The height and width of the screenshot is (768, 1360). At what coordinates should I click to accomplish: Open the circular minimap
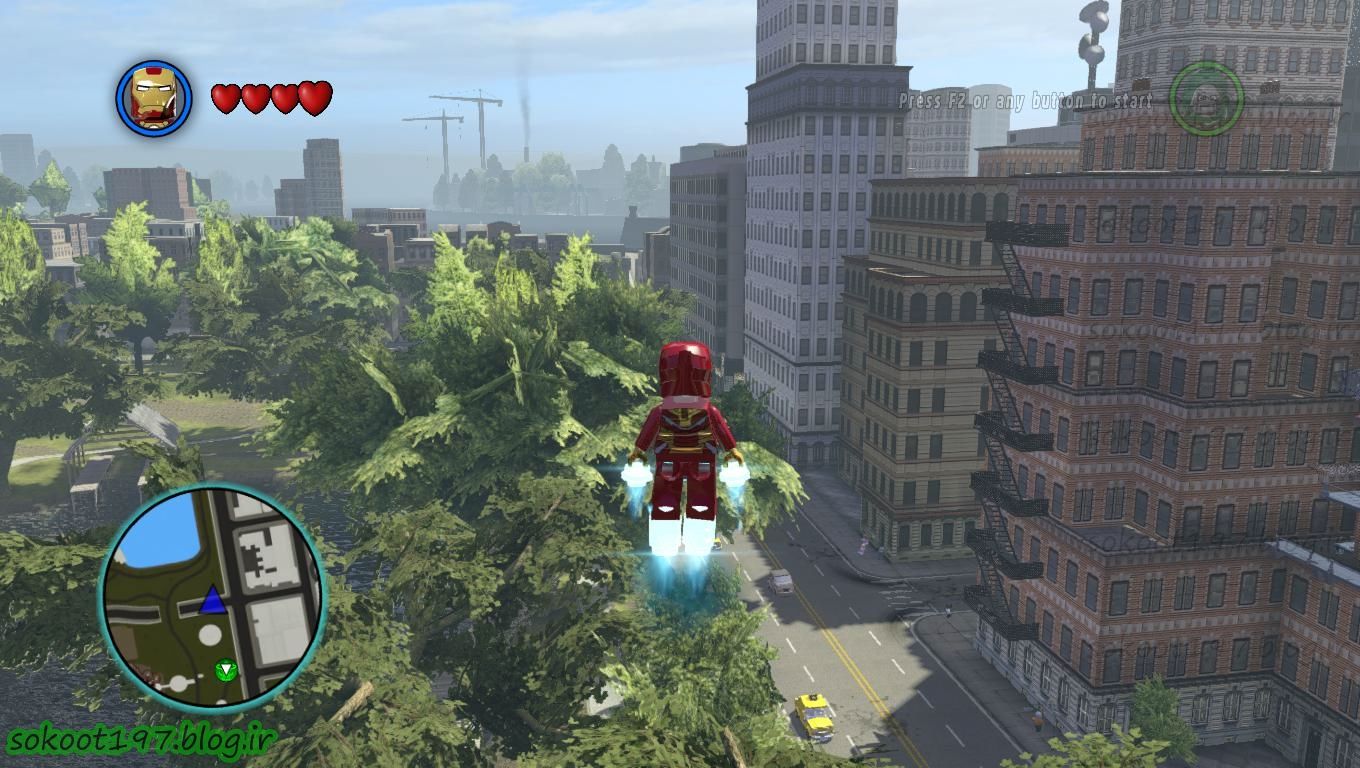(x=212, y=598)
